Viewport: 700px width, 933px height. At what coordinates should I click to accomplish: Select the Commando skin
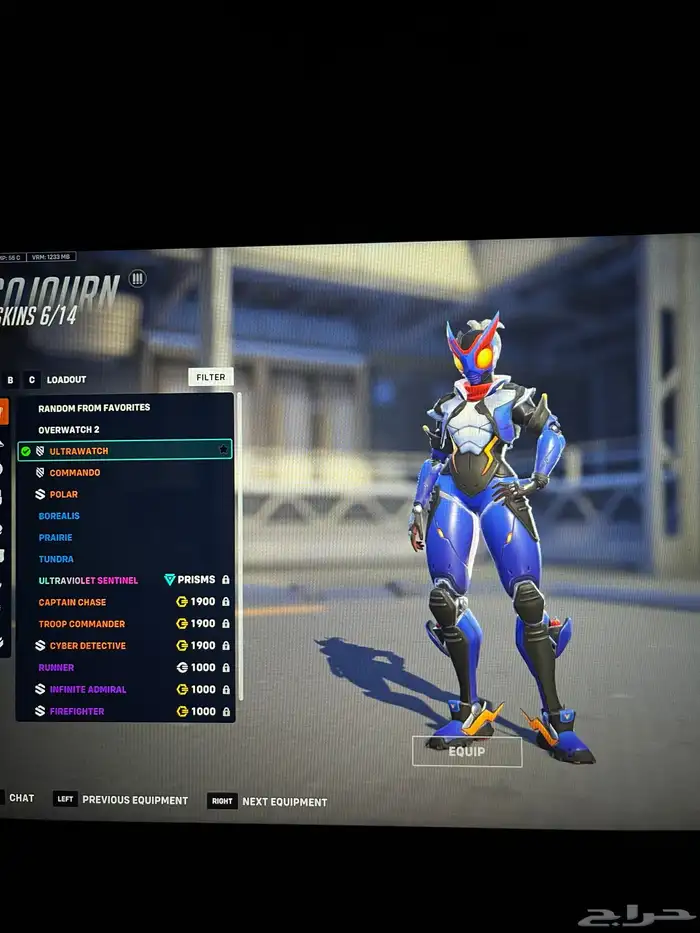pos(75,473)
